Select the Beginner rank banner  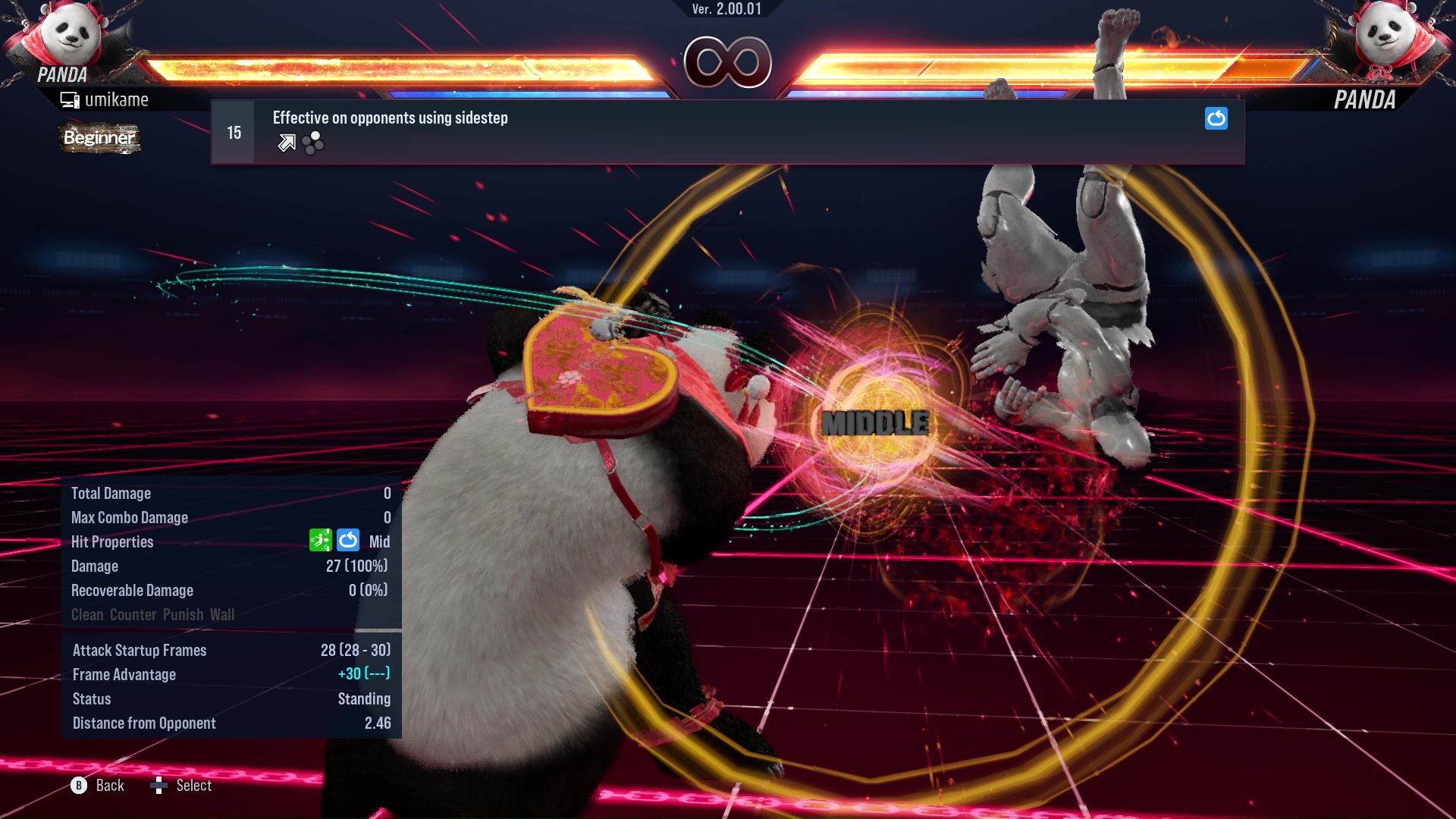click(x=99, y=138)
